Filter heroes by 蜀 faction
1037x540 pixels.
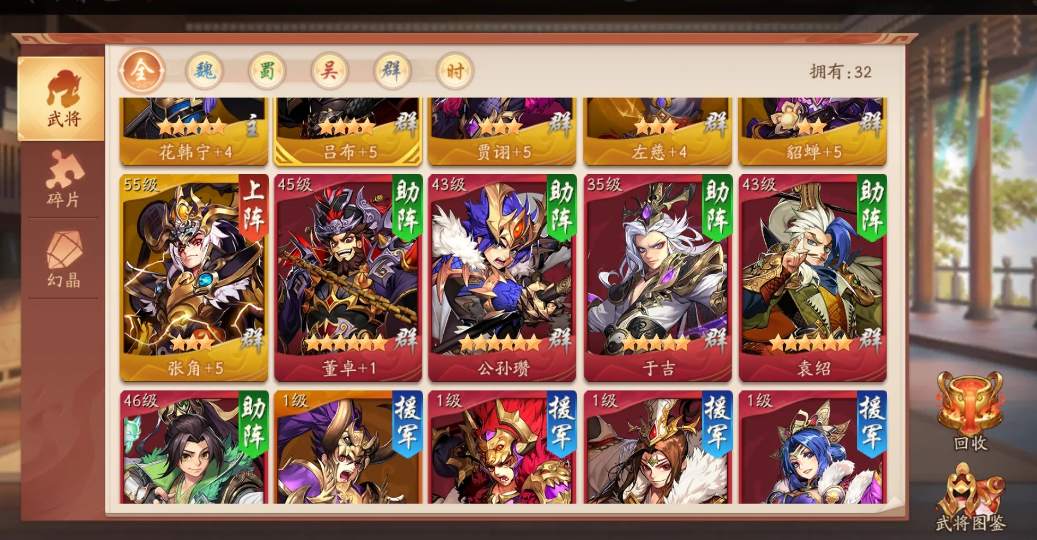coord(267,71)
